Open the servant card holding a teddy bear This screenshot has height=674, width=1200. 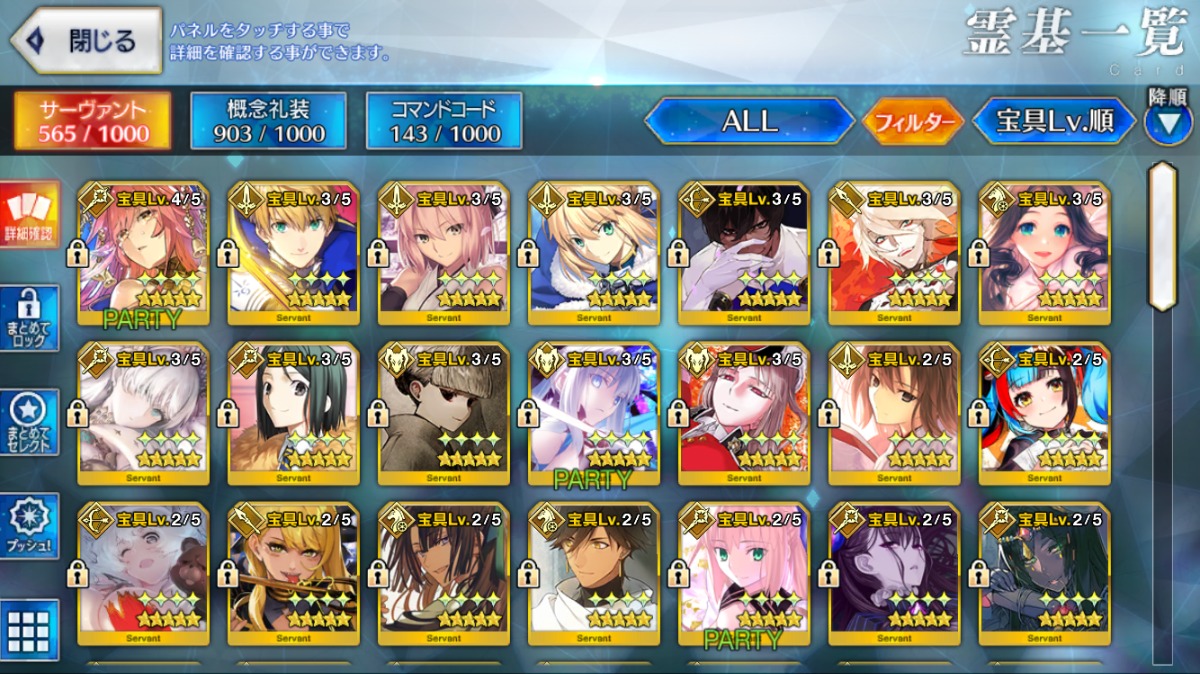point(143,574)
